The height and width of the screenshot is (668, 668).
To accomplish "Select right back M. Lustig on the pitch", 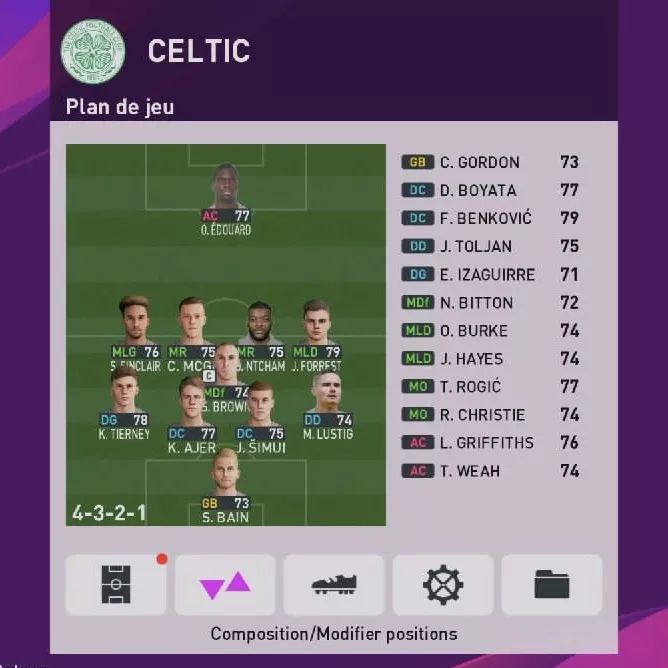I will pyautogui.click(x=328, y=402).
